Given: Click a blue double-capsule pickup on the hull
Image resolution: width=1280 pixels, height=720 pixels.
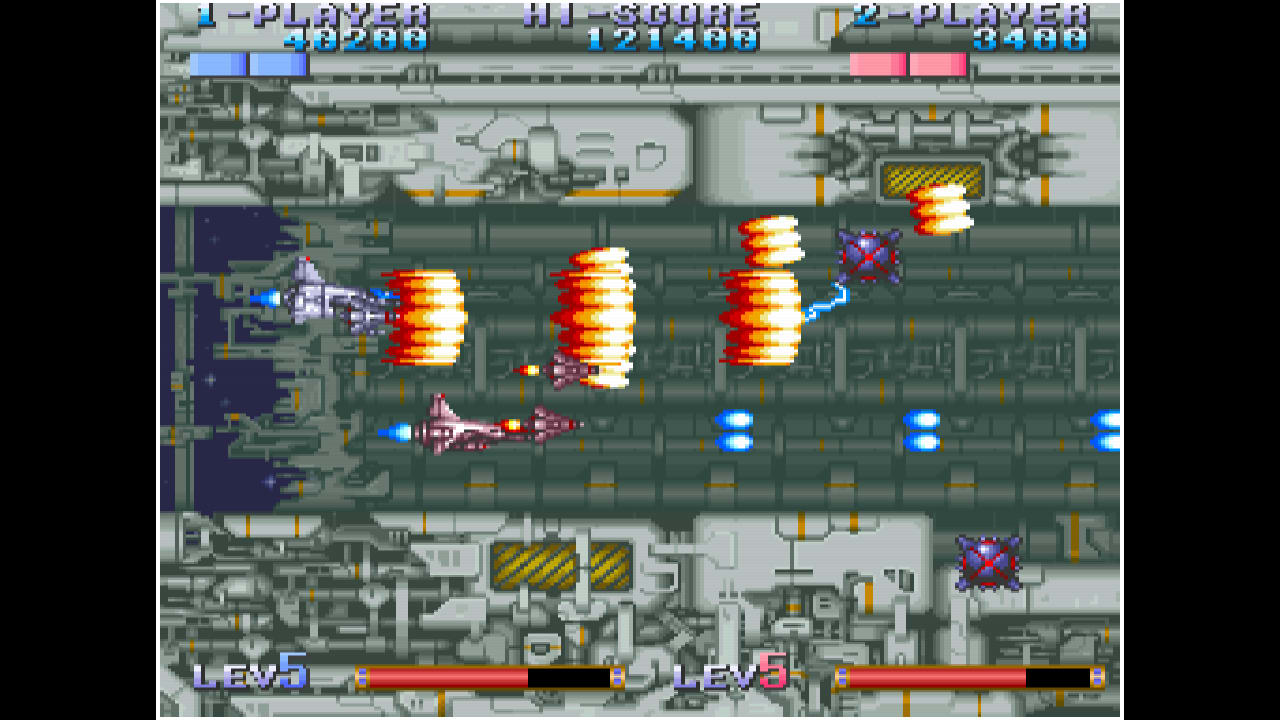Looking at the screenshot, I should click(x=733, y=432).
